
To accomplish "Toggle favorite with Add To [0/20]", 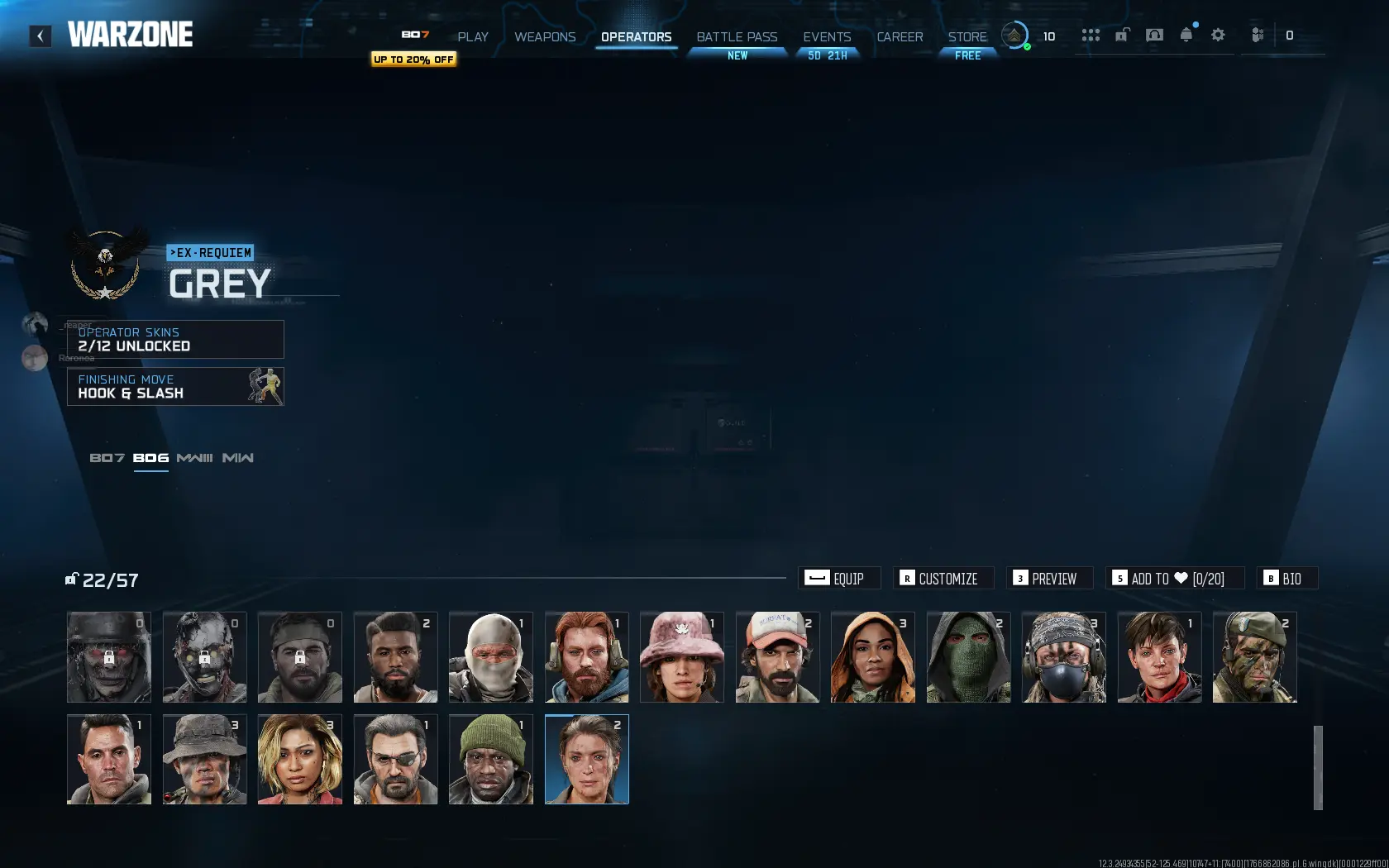I will coord(1174,578).
